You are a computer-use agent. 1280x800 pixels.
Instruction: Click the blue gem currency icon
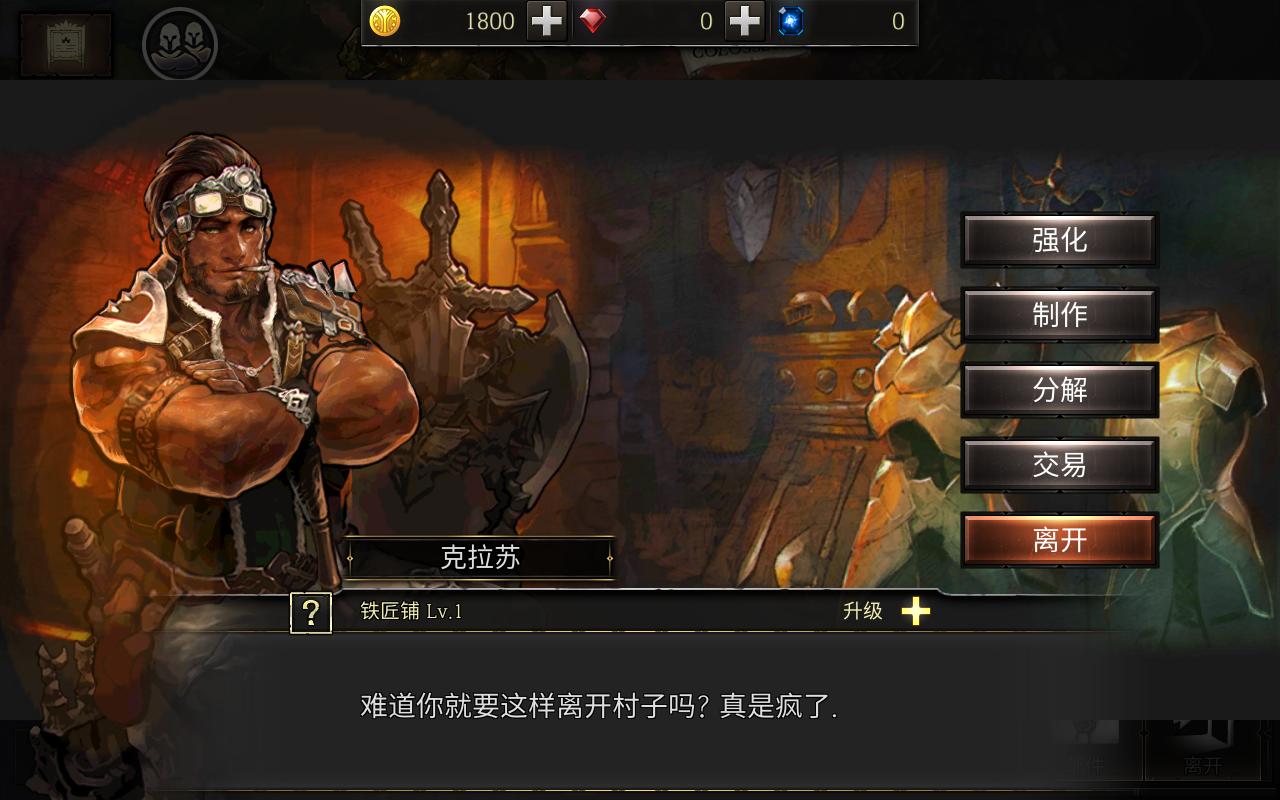(x=789, y=21)
